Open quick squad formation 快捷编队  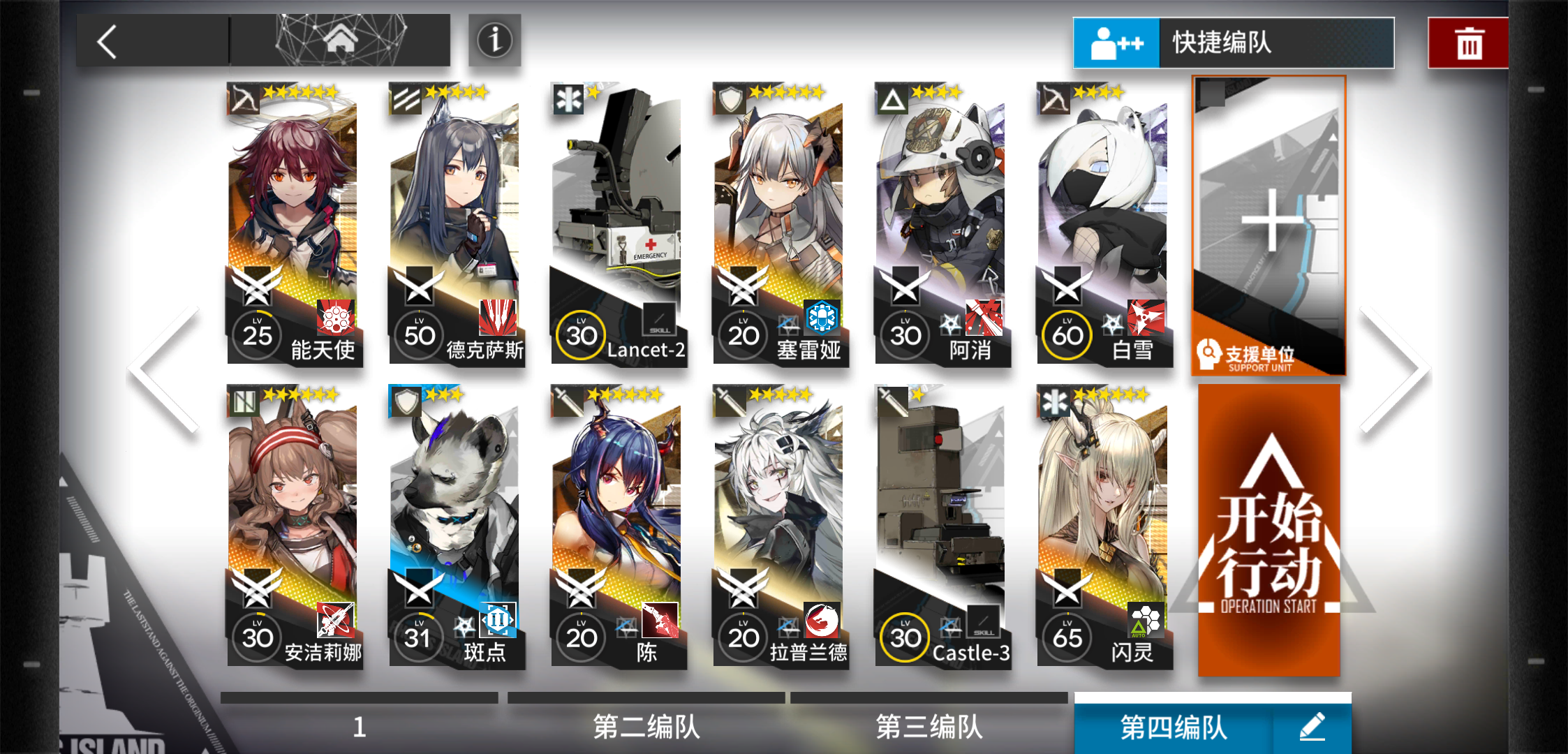coord(1233,43)
